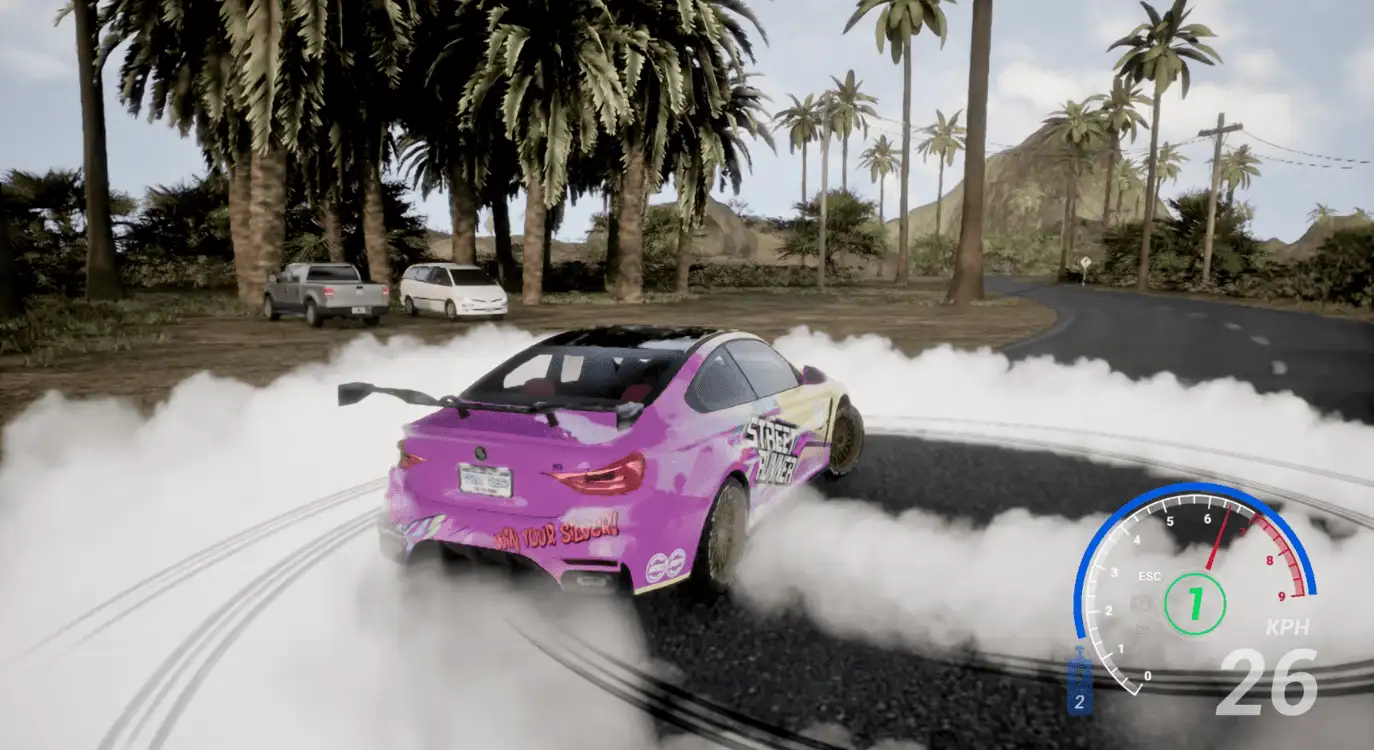1374x750 pixels.
Task: Toggle the ESC stability control indicator
Action: coord(1149,576)
